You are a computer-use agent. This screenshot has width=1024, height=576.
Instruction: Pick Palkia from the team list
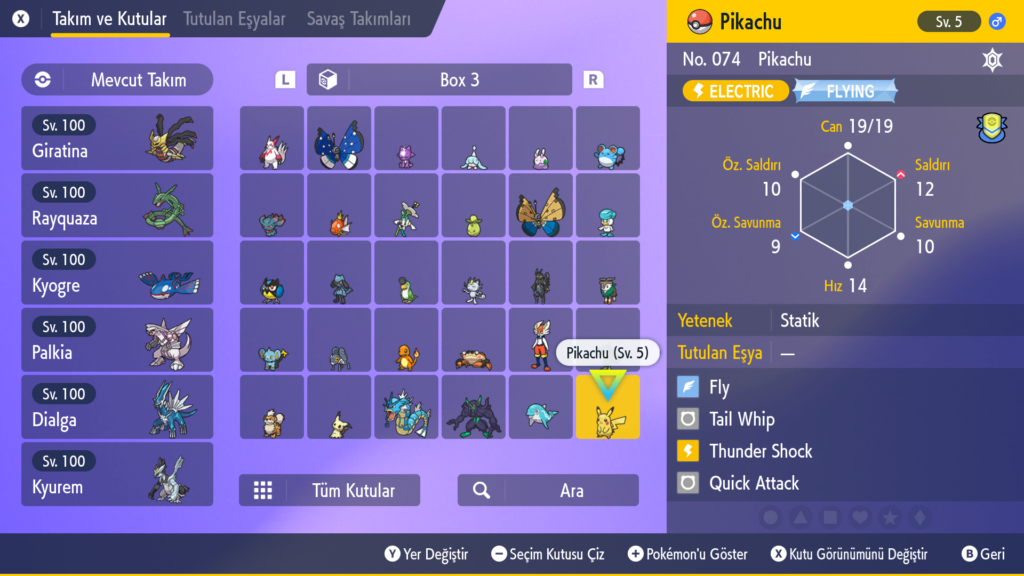click(117, 340)
